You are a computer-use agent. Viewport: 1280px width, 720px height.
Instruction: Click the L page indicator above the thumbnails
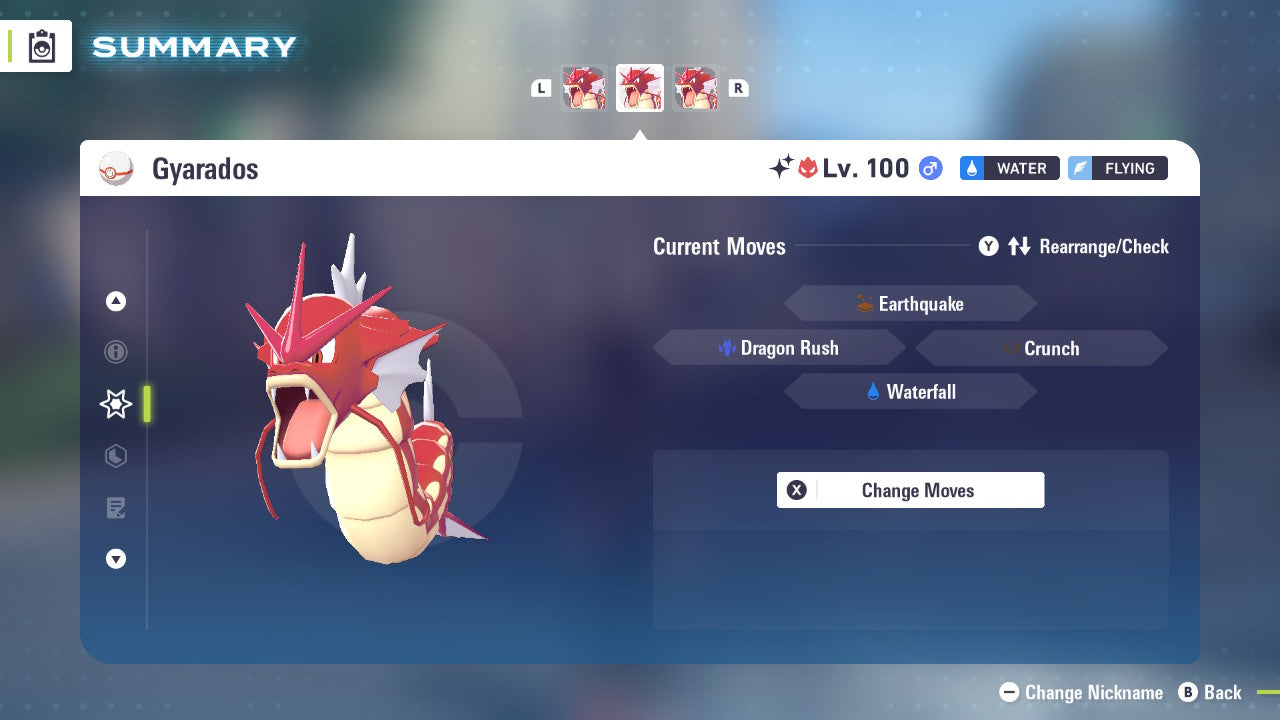click(541, 87)
